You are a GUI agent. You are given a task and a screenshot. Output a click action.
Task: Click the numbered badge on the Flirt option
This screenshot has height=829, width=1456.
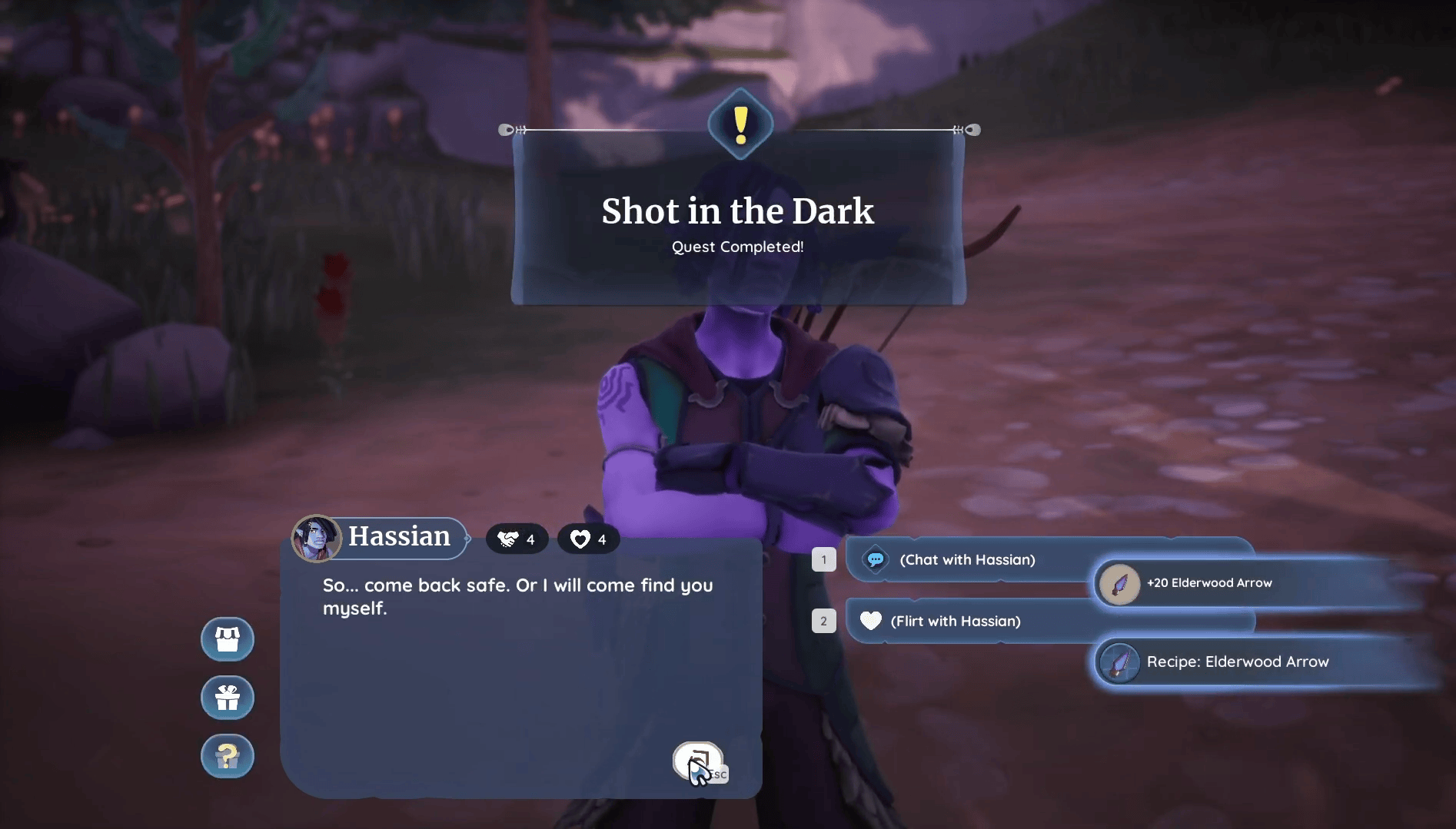pos(824,621)
